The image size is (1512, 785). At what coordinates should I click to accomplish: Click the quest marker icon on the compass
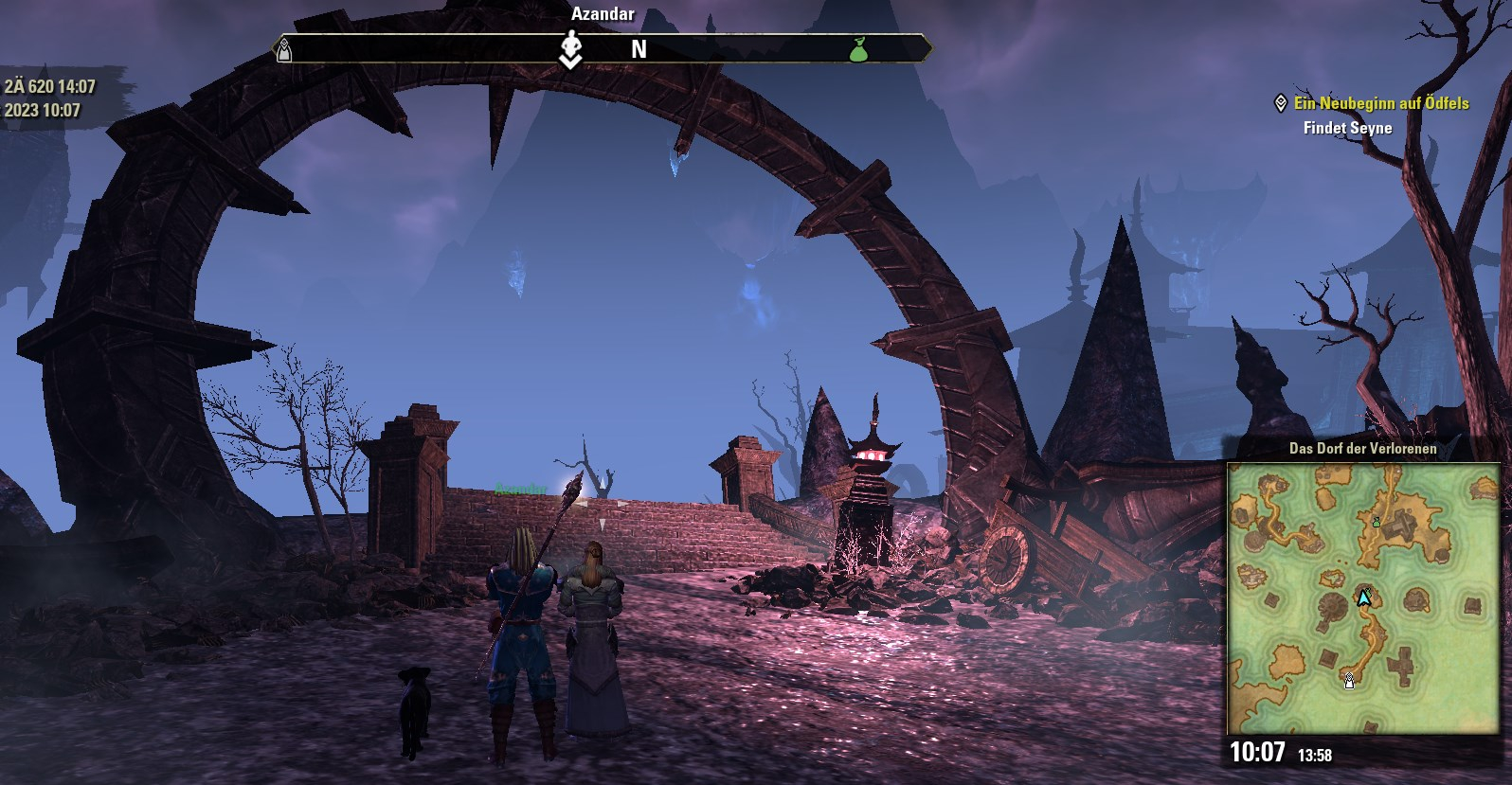click(x=569, y=49)
